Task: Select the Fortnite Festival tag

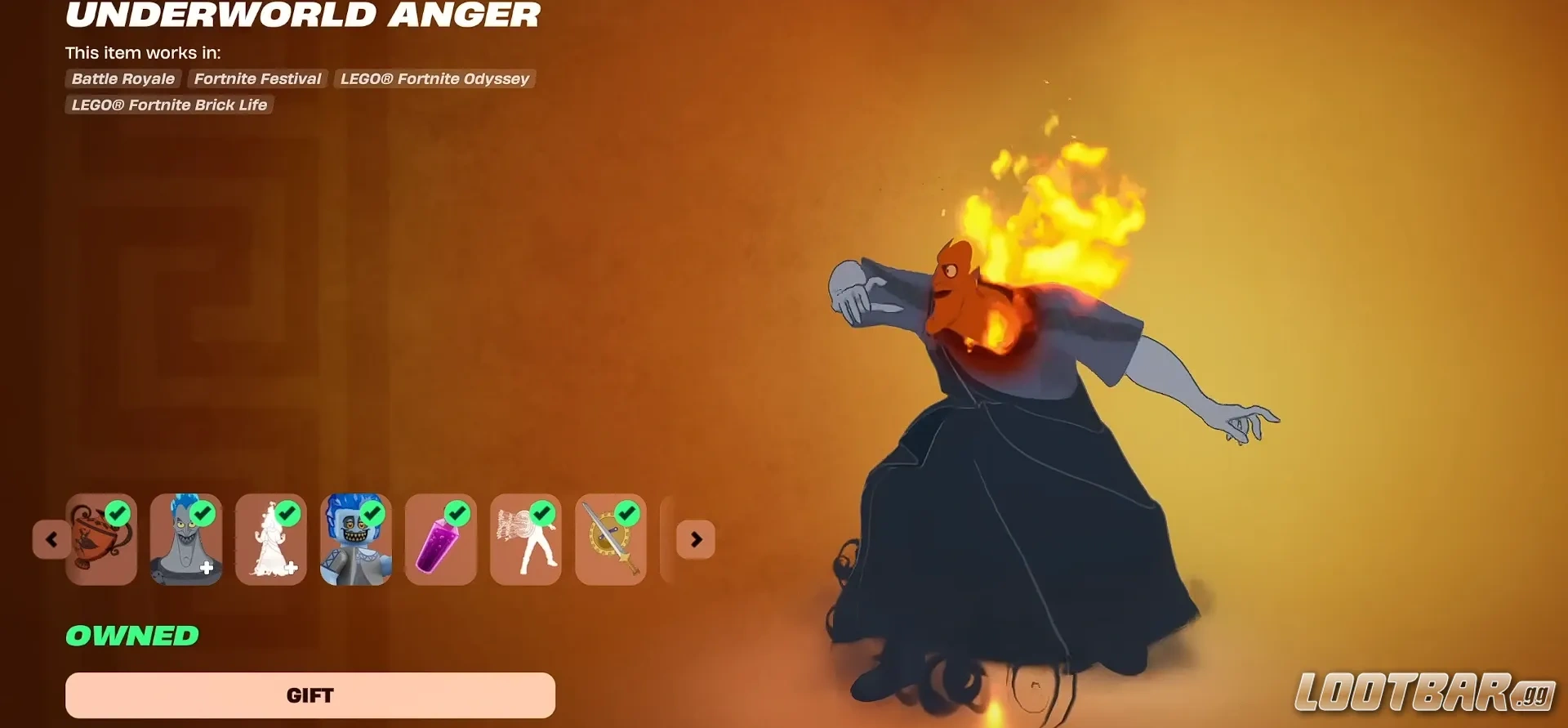Action: click(x=257, y=78)
